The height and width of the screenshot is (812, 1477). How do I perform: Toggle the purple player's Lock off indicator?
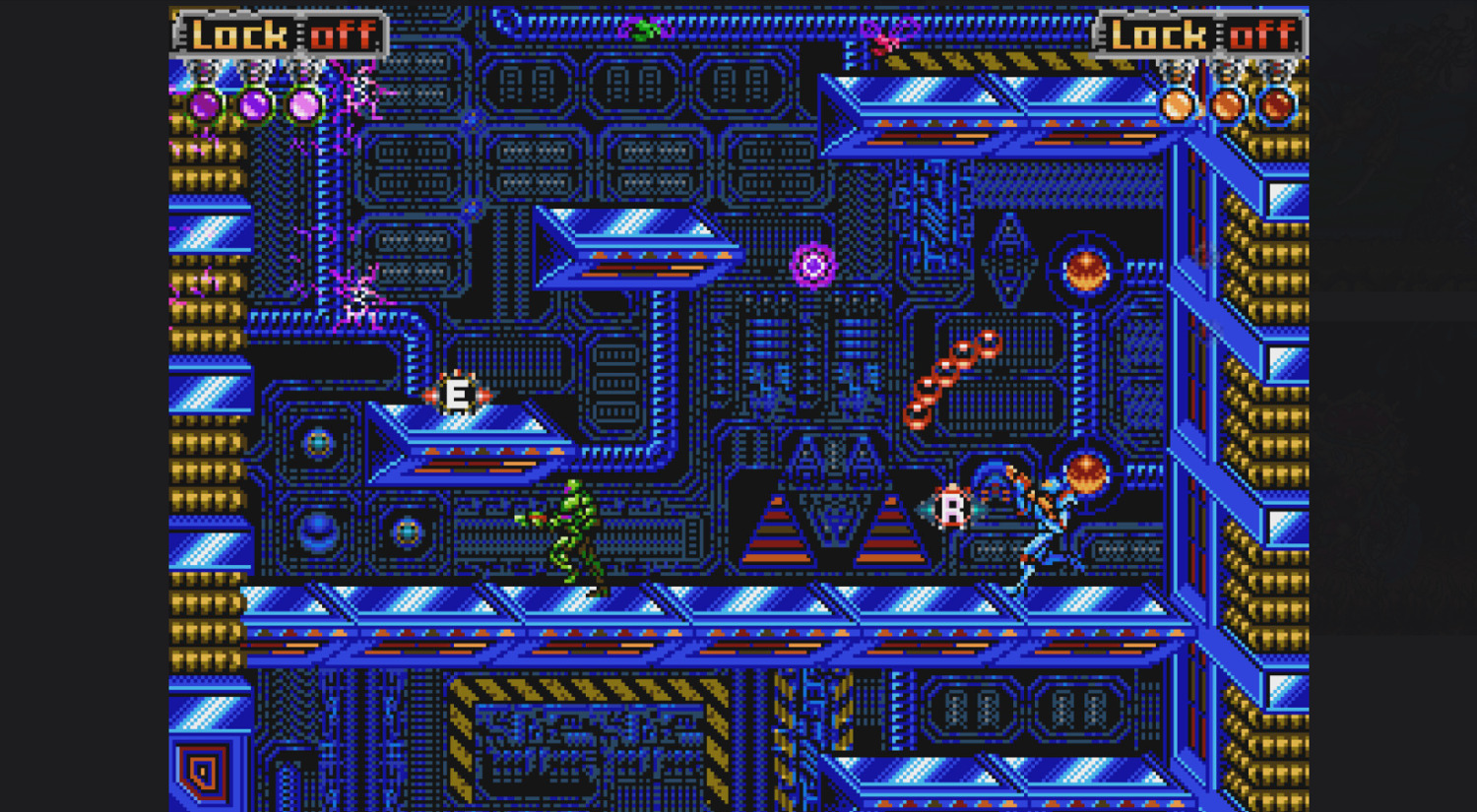coord(282,36)
